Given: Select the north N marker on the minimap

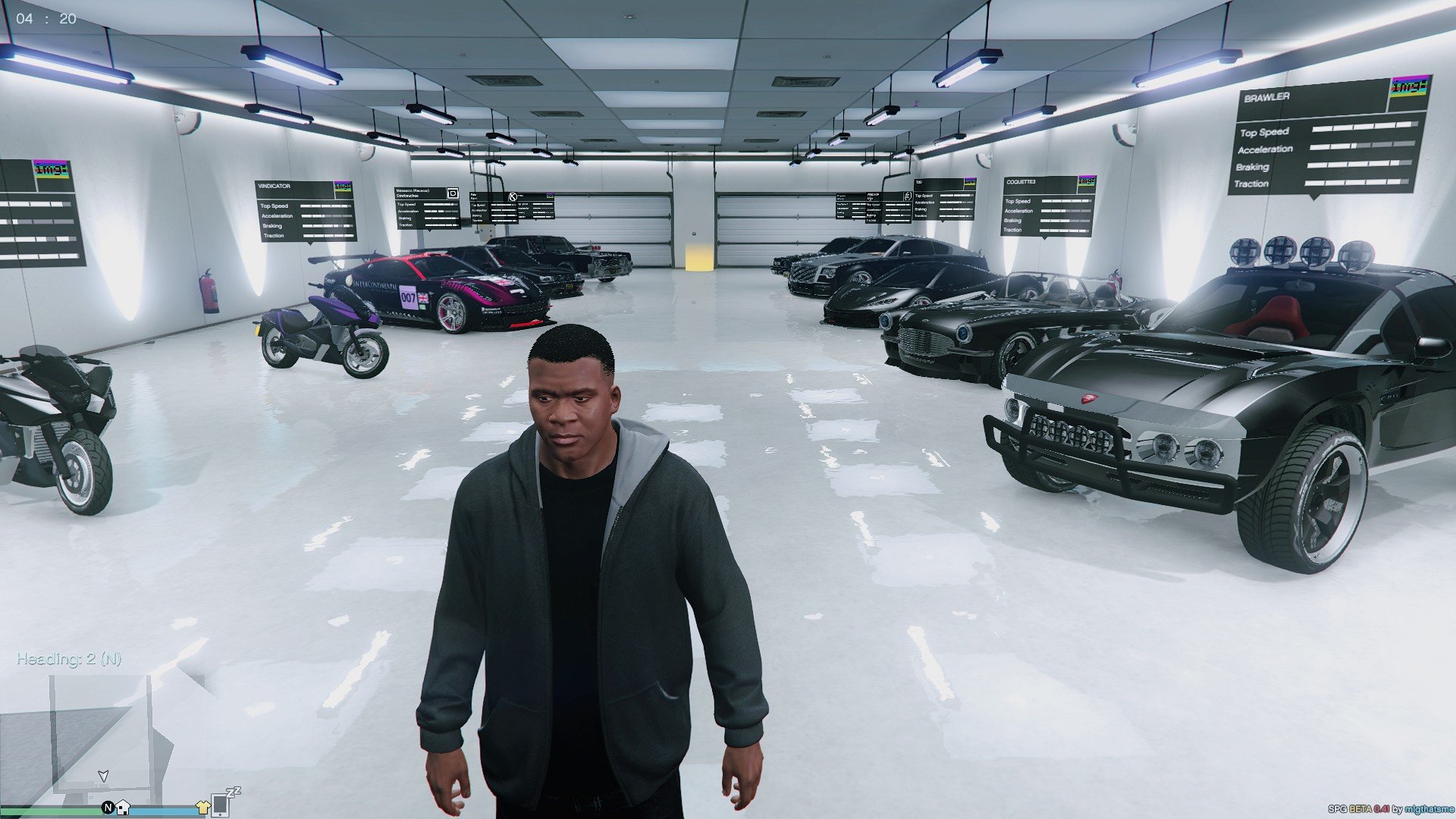Looking at the screenshot, I should tap(108, 808).
